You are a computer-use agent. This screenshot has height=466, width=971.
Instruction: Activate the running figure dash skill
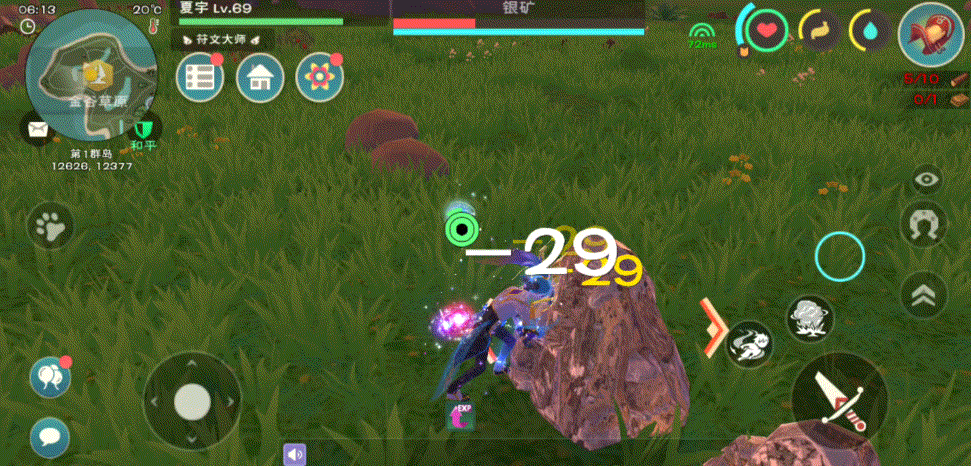[x=749, y=343]
